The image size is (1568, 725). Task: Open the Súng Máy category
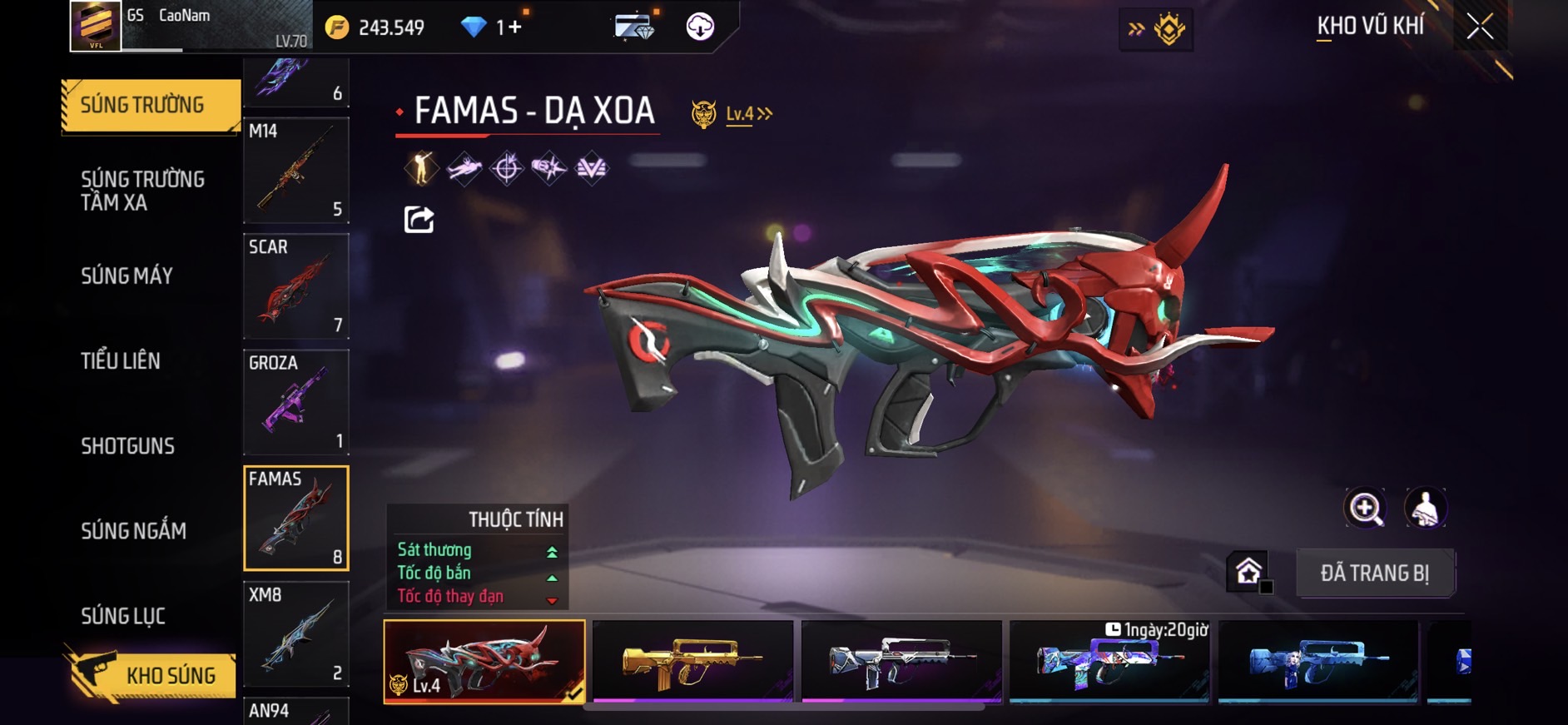coord(127,276)
